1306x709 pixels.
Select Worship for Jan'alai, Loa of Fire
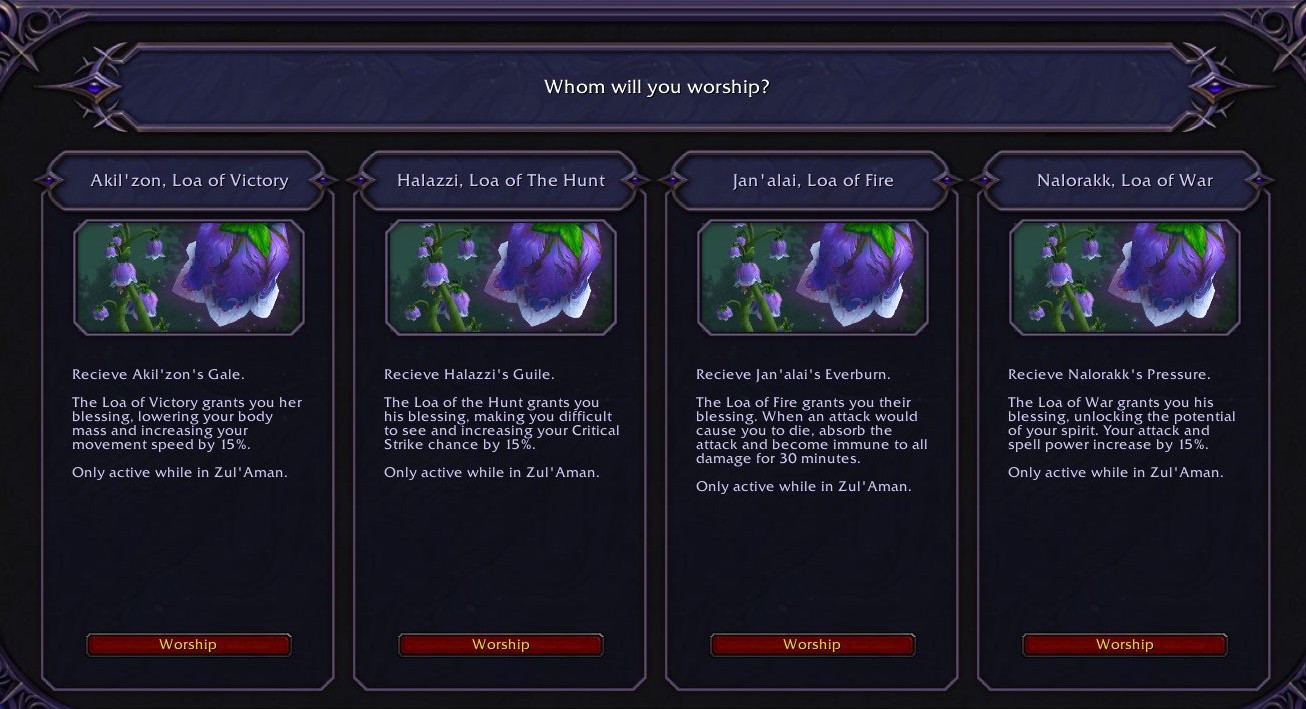tap(812, 645)
